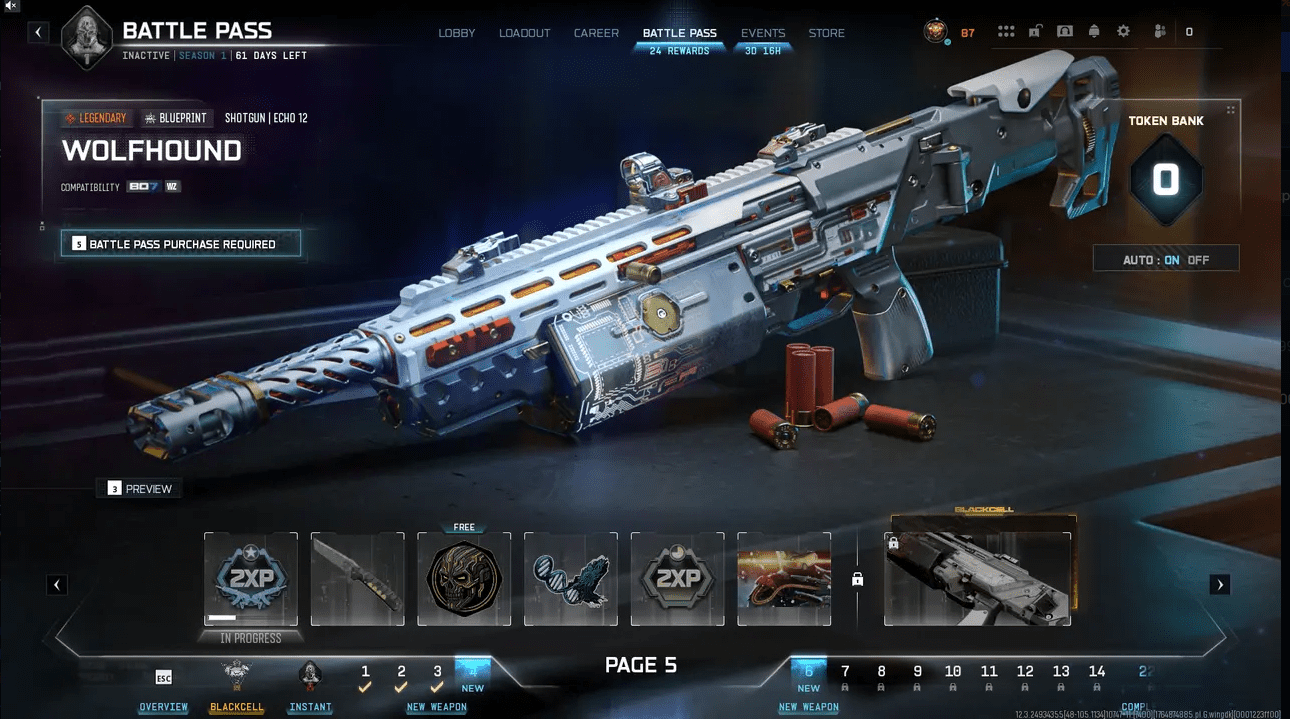Viewport: 1290px width, 719px height.
Task: Toggle the token bank Auto setting
Action: click(1166, 260)
